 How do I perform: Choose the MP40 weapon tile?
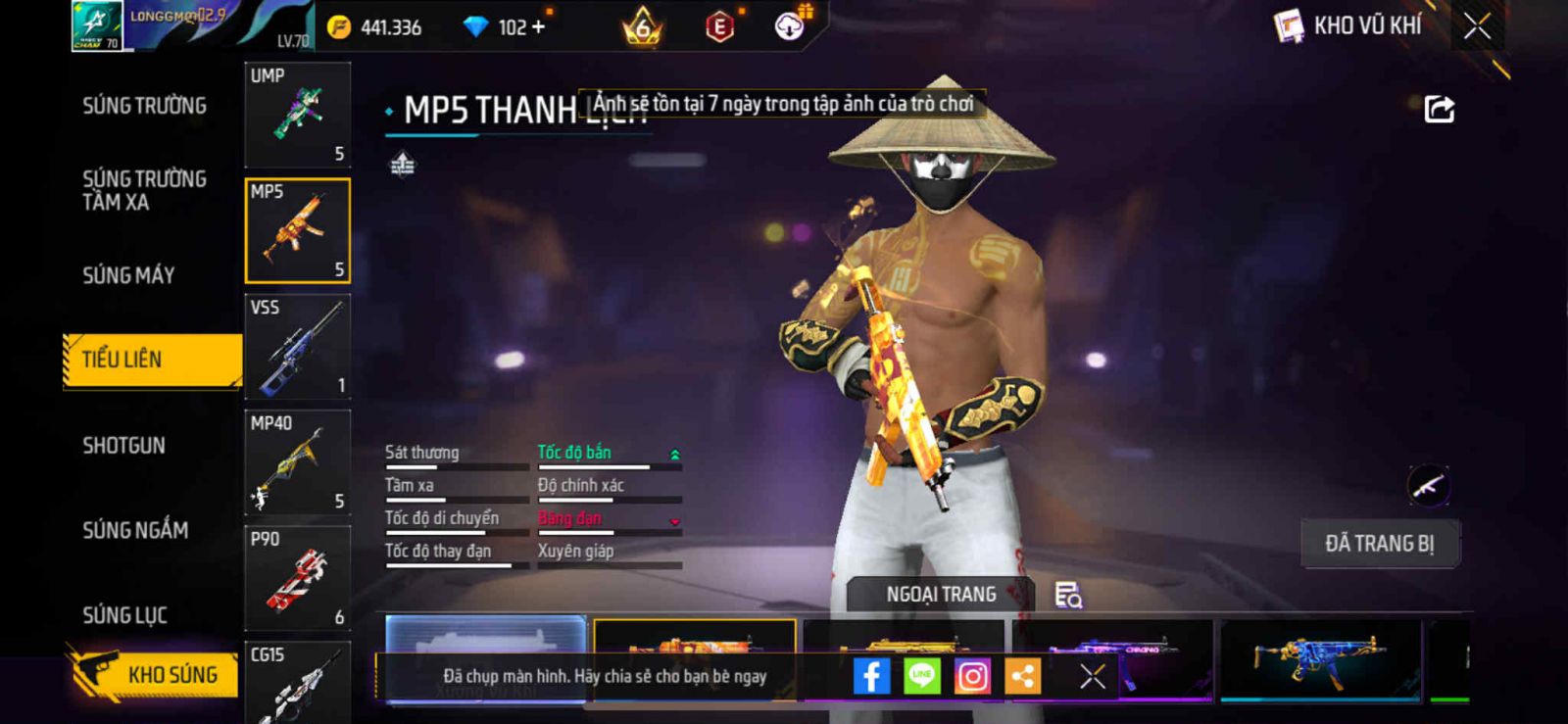pyautogui.click(x=297, y=462)
